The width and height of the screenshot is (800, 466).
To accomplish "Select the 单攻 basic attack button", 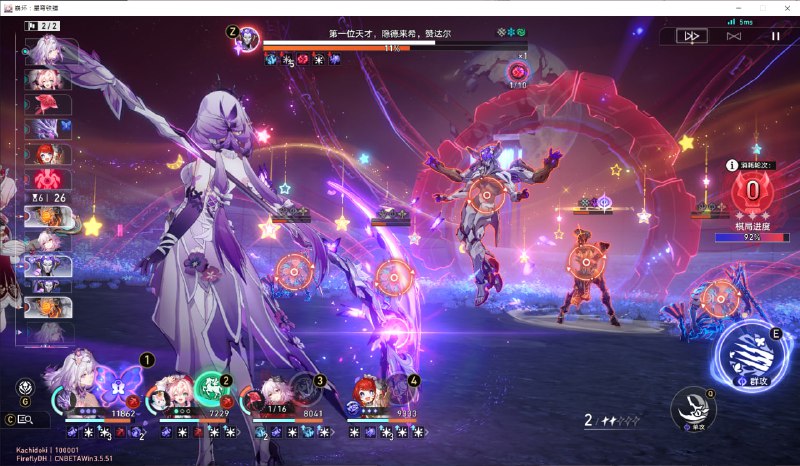I will point(694,407).
